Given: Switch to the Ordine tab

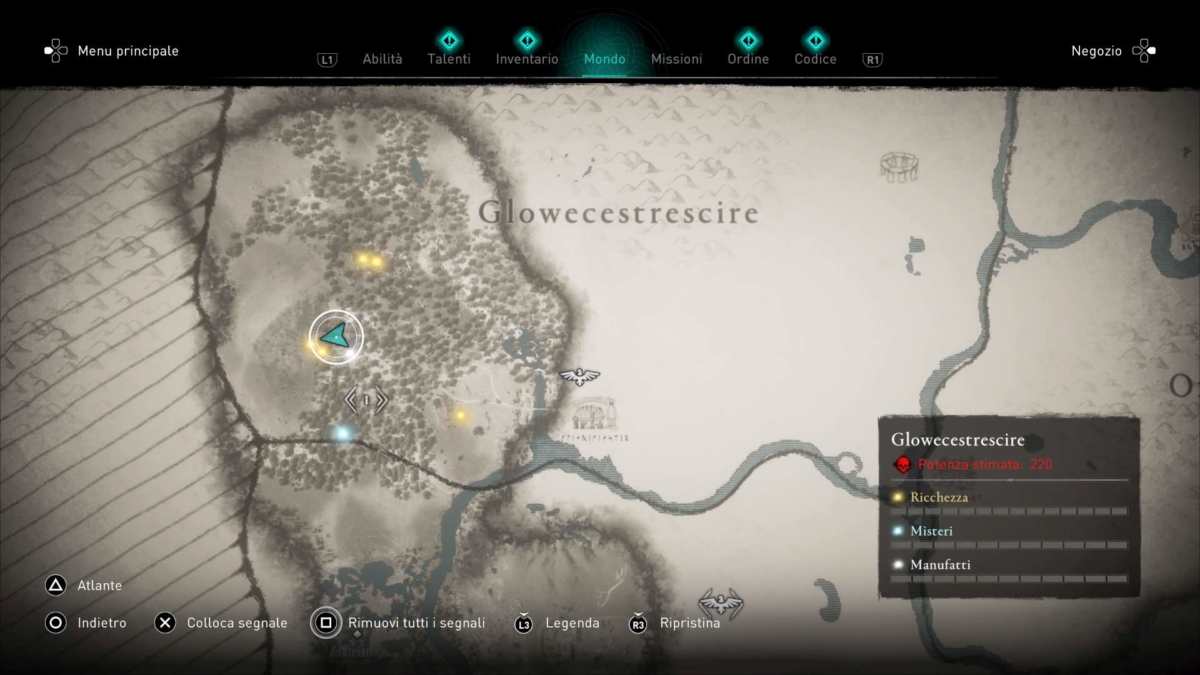Looking at the screenshot, I should (748, 59).
